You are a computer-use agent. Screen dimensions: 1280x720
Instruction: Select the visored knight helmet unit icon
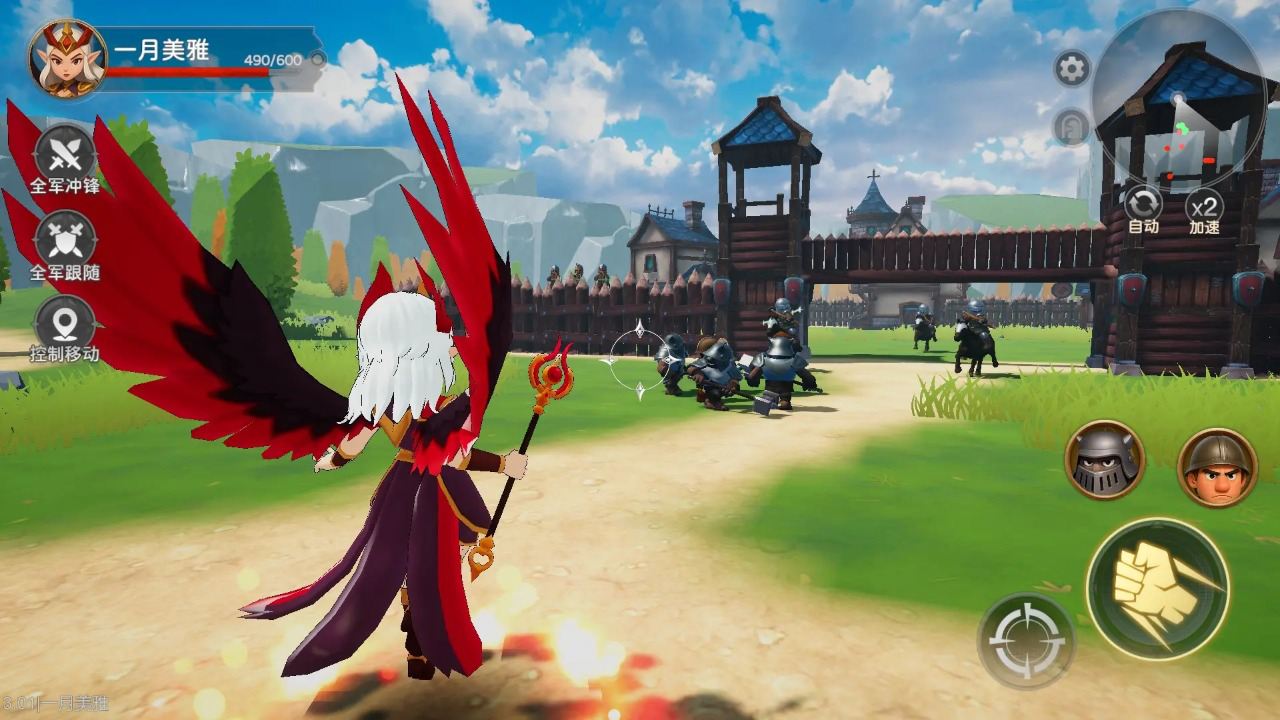(x=1104, y=460)
